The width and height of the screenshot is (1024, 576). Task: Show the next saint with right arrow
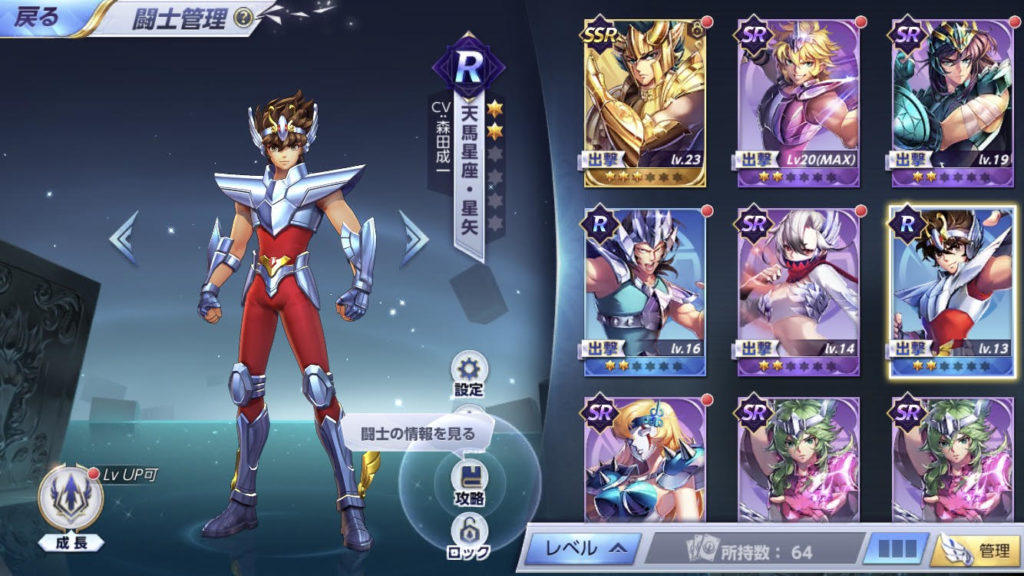(413, 239)
